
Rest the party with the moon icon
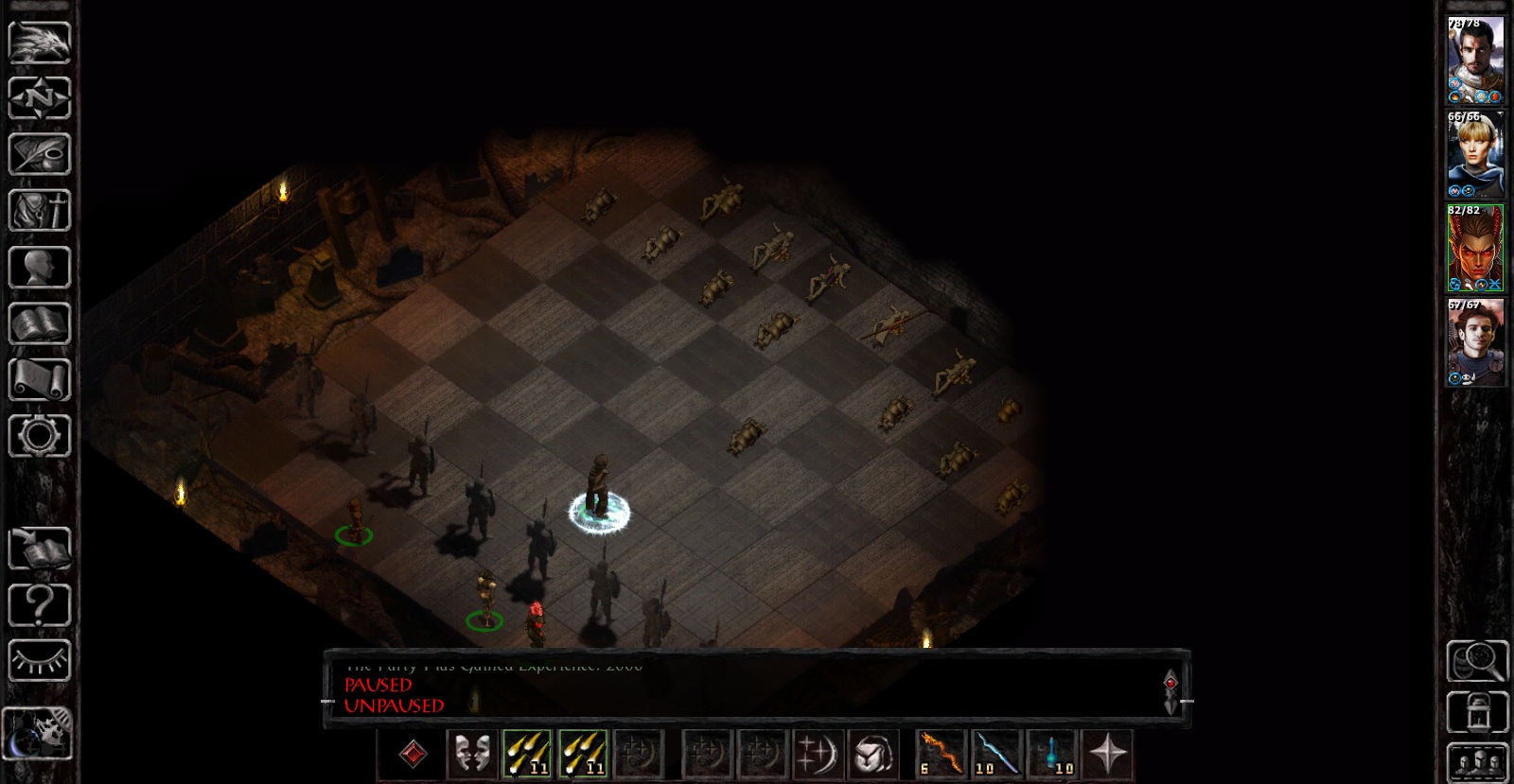pyautogui.click(x=38, y=733)
